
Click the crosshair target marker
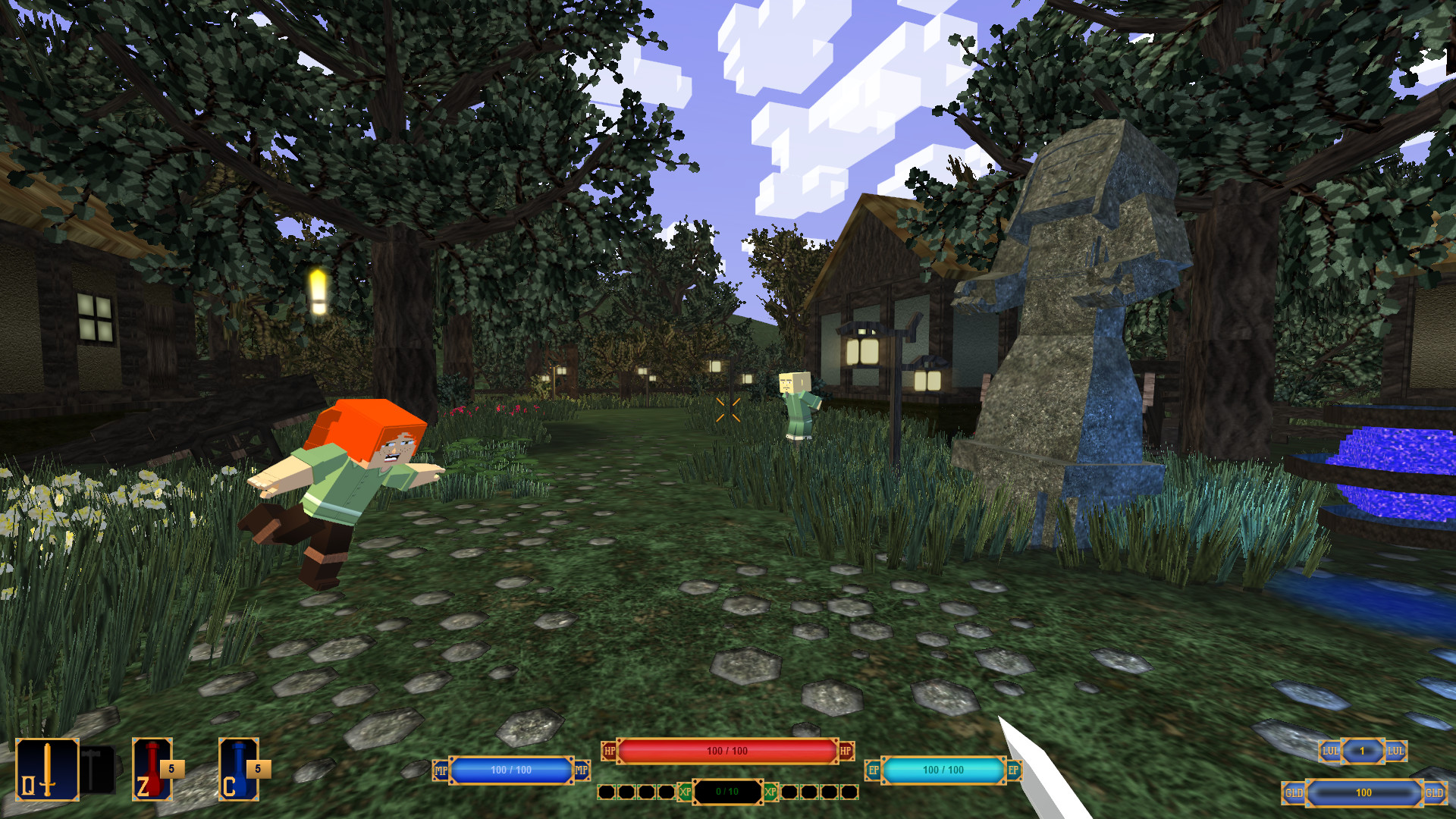click(x=730, y=411)
